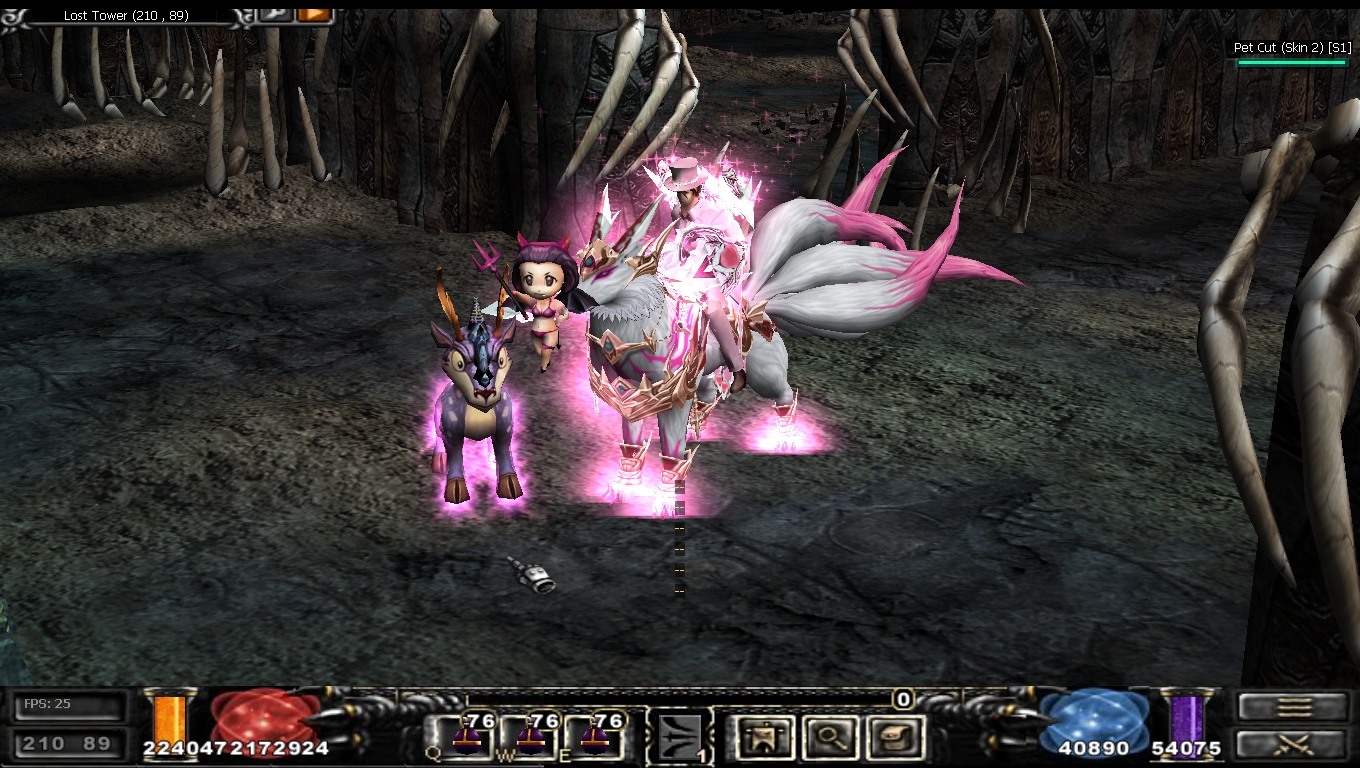Open the character armor window icon
Viewport: 1360px width, 768px height.
tap(765, 738)
